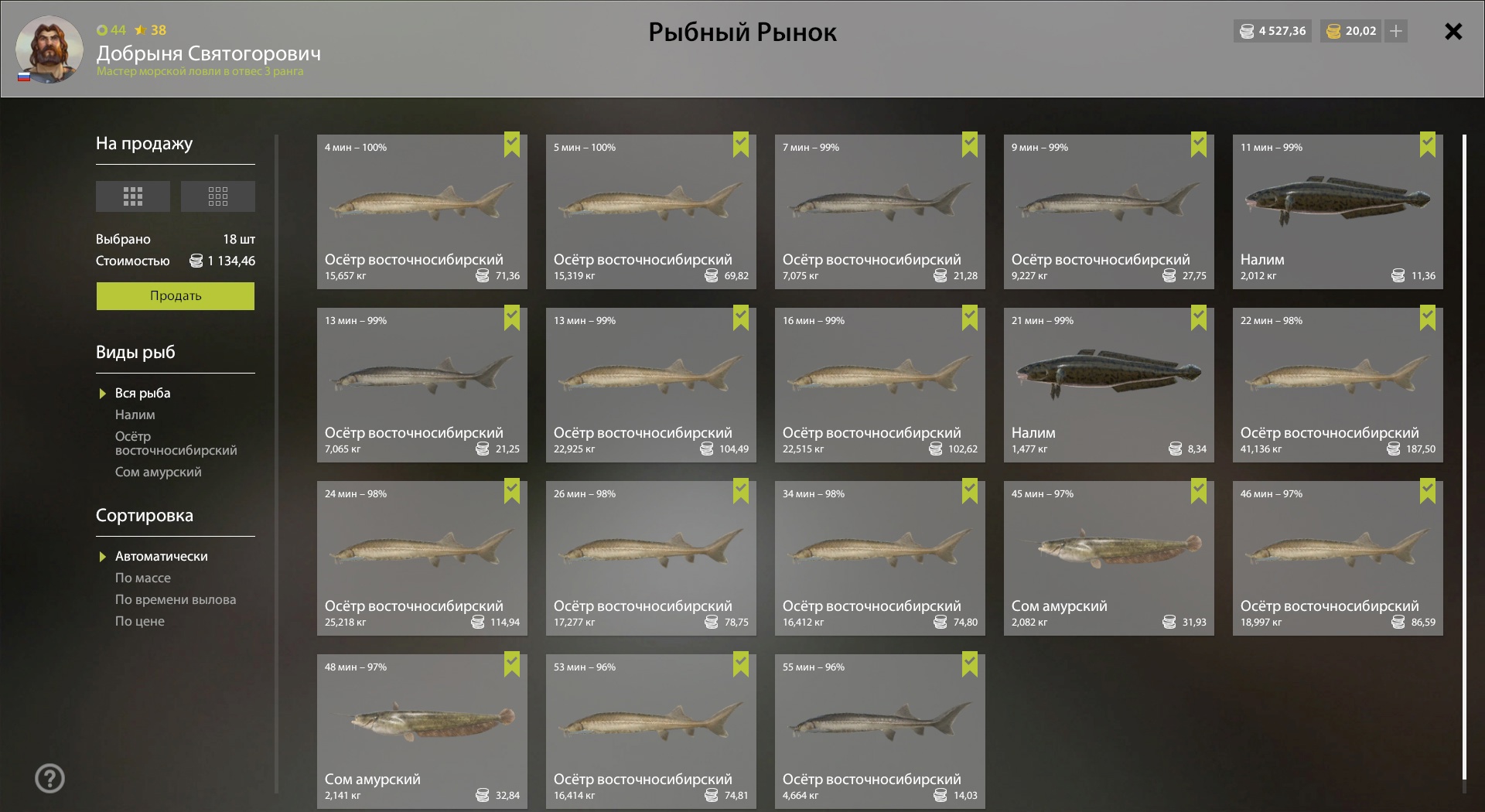Filter fish list by Сом амурский
This screenshot has width=1485, height=812.
coord(158,472)
